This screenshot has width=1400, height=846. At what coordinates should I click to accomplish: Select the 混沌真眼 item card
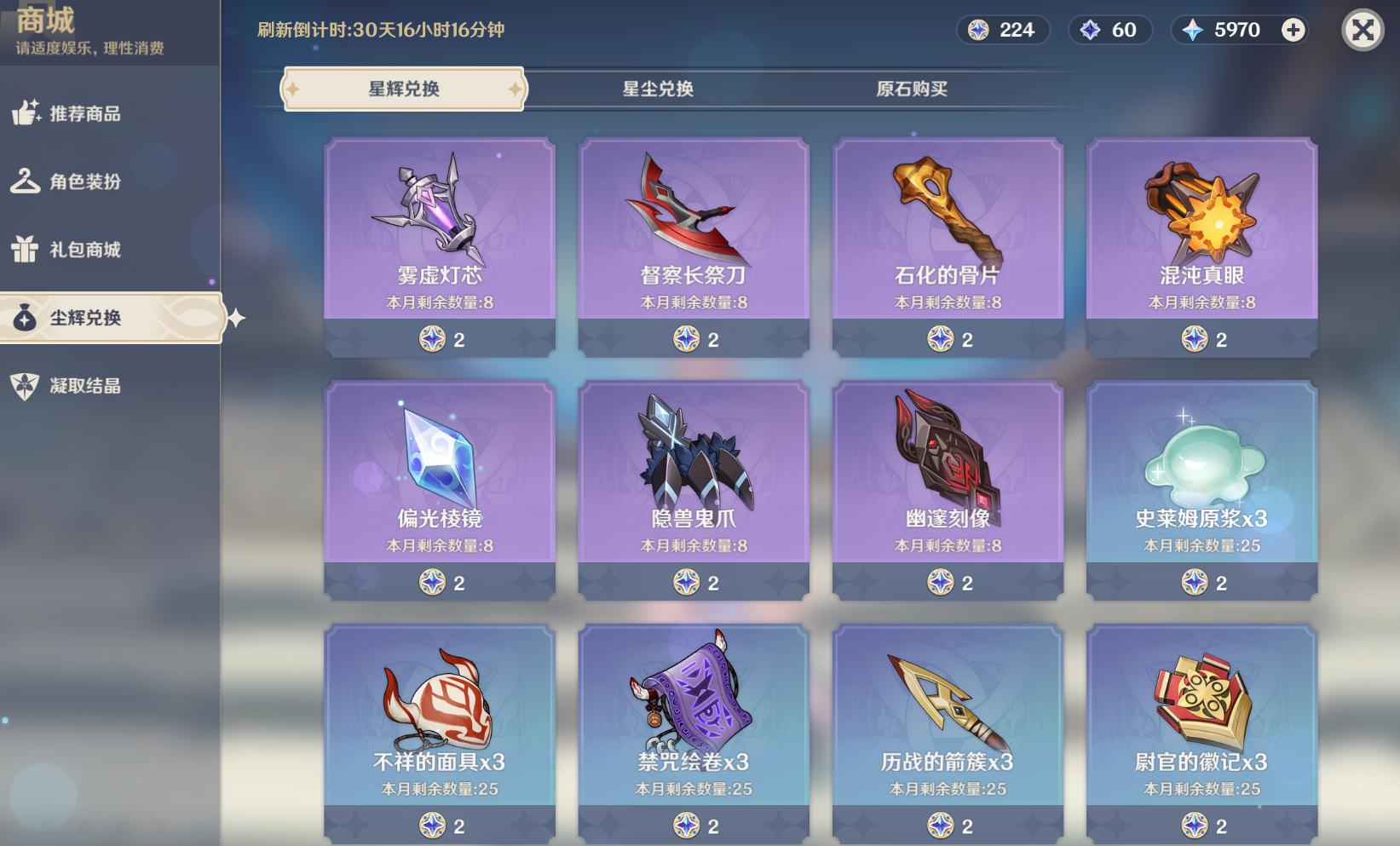click(x=1201, y=245)
